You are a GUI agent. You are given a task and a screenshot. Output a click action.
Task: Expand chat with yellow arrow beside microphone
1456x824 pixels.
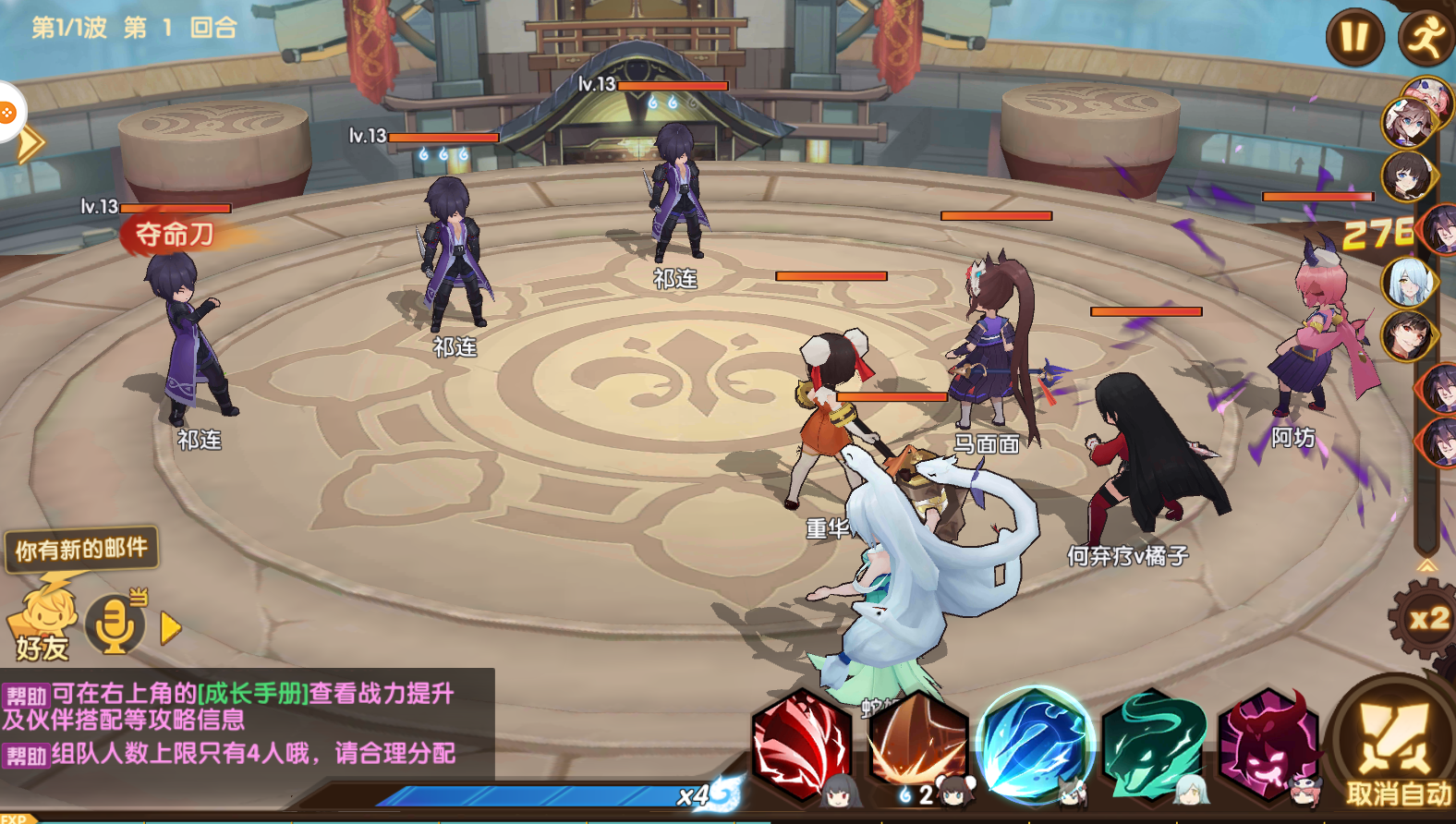pos(170,628)
